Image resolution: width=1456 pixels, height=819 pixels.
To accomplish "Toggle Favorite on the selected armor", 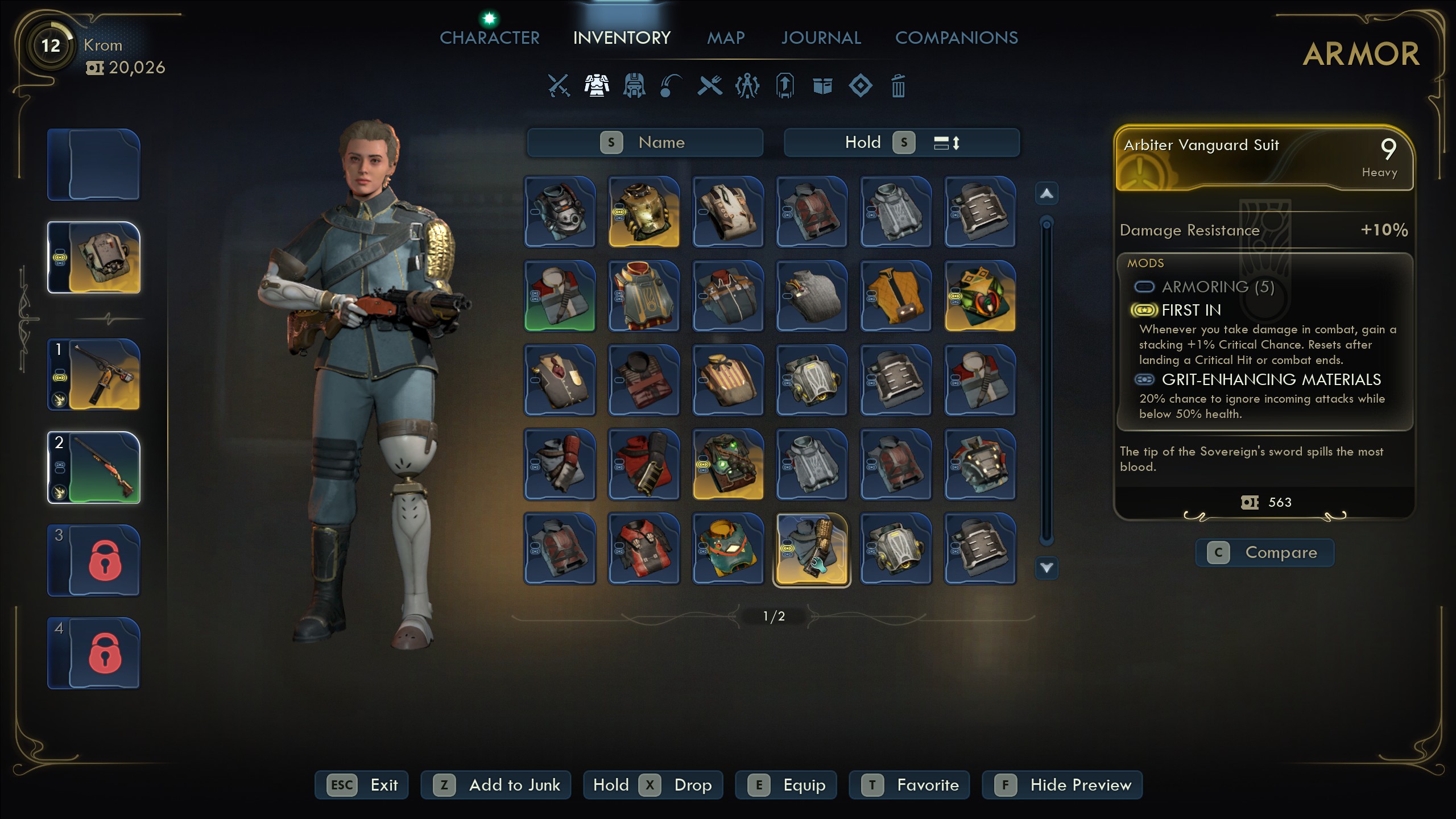I will click(x=908, y=785).
